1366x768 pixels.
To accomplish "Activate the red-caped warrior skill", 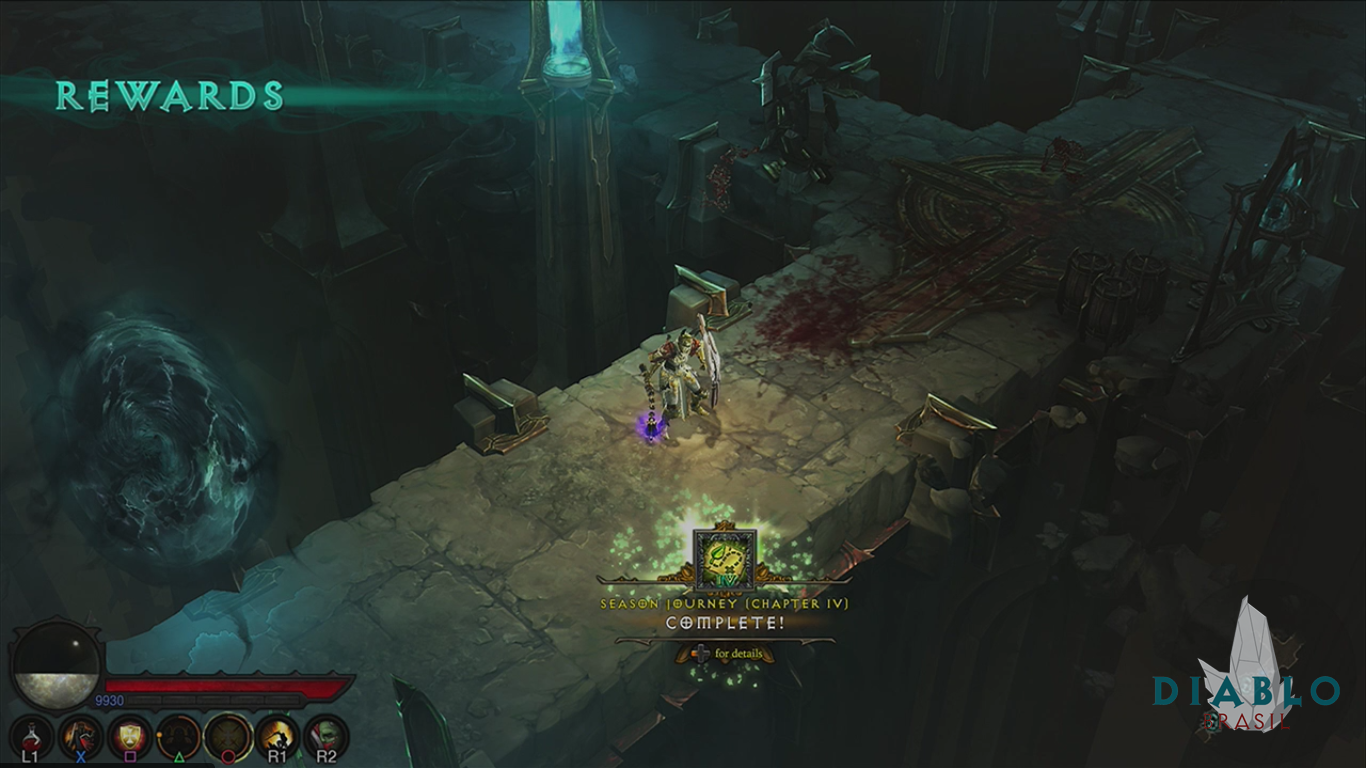I will [80, 737].
